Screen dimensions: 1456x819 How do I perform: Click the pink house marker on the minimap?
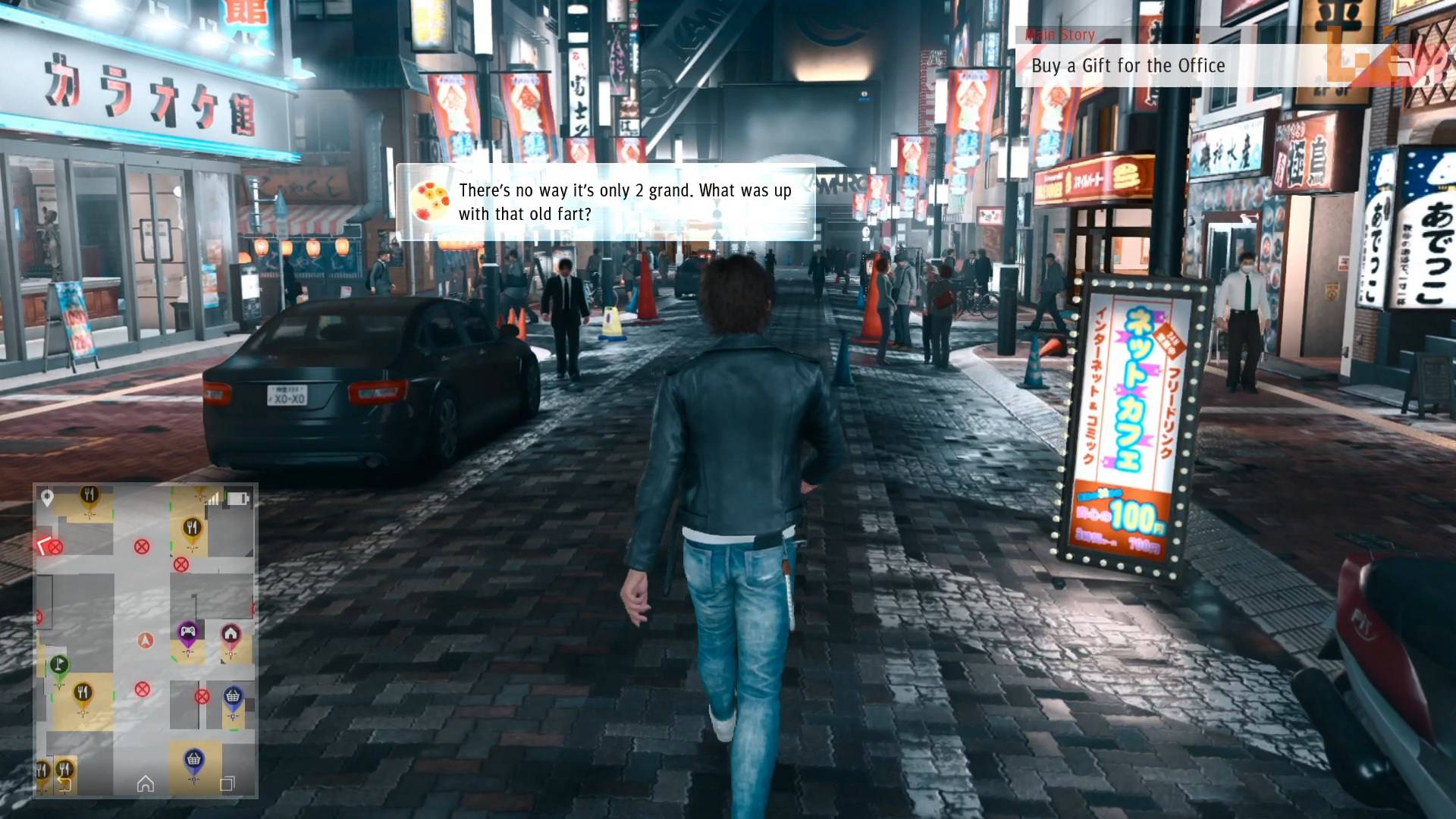(x=231, y=632)
